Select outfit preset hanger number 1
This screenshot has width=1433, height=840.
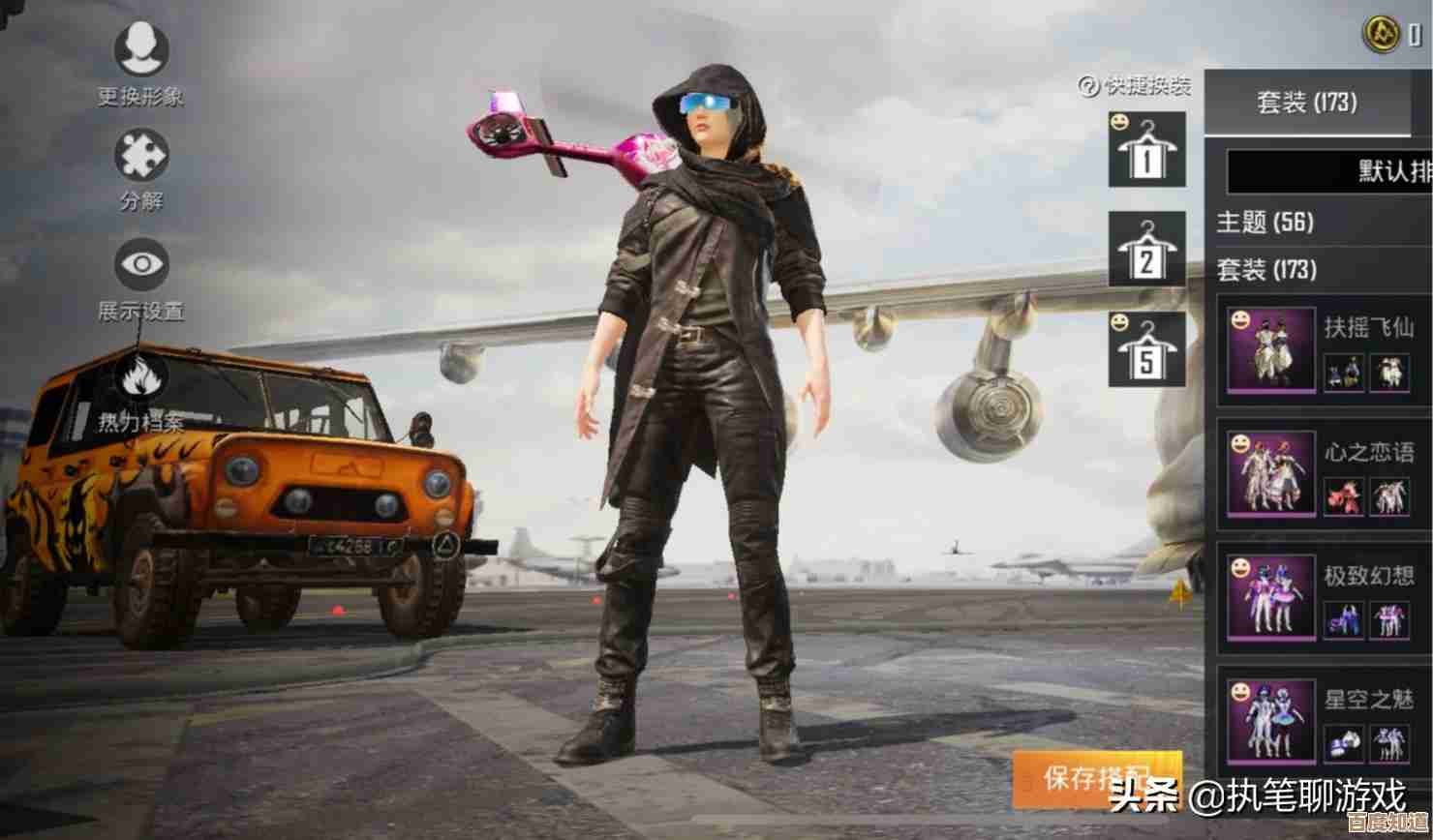[x=1147, y=150]
